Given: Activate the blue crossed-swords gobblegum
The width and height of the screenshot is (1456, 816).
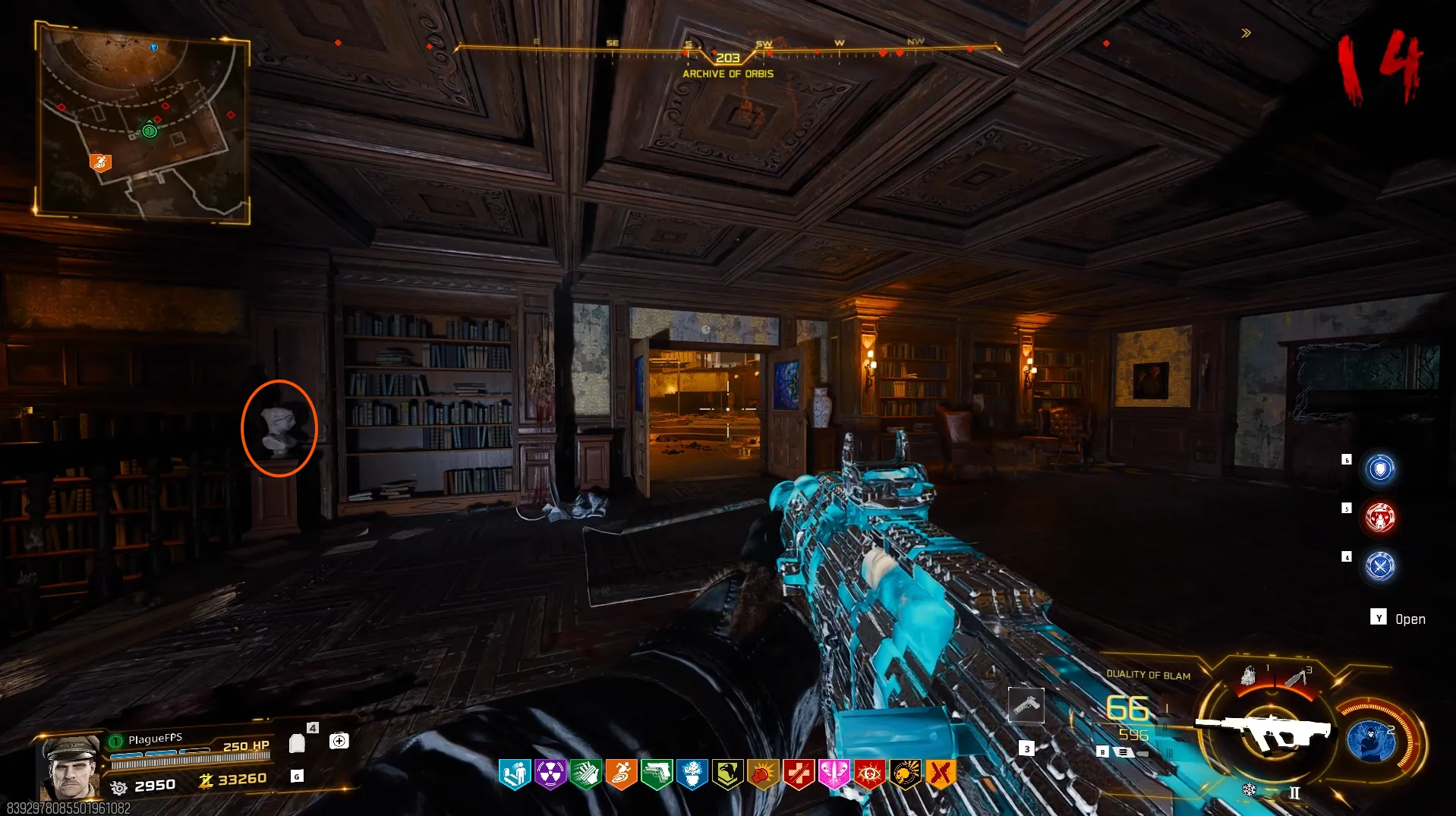Looking at the screenshot, I should (1380, 566).
